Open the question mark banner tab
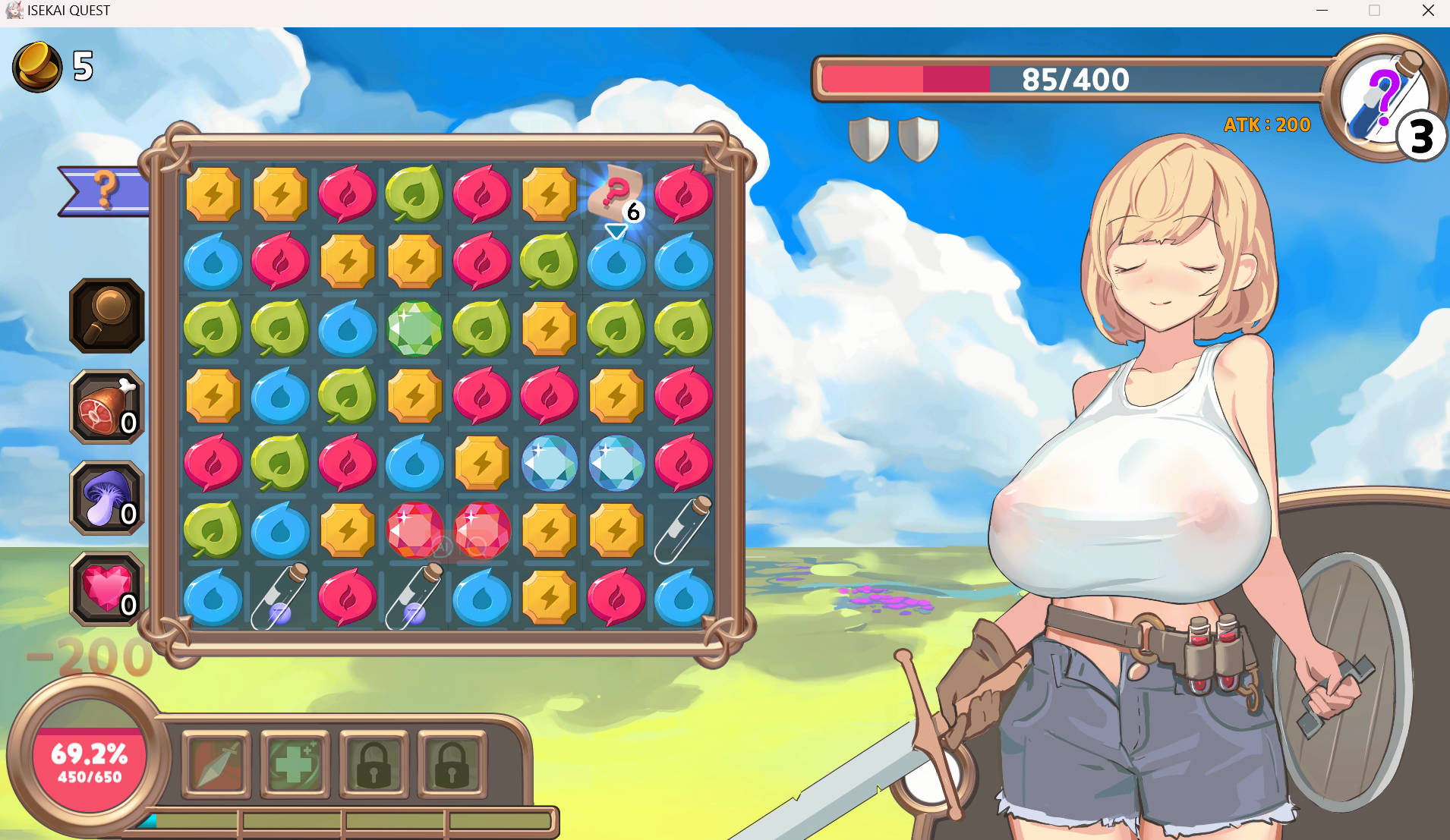 tap(105, 190)
